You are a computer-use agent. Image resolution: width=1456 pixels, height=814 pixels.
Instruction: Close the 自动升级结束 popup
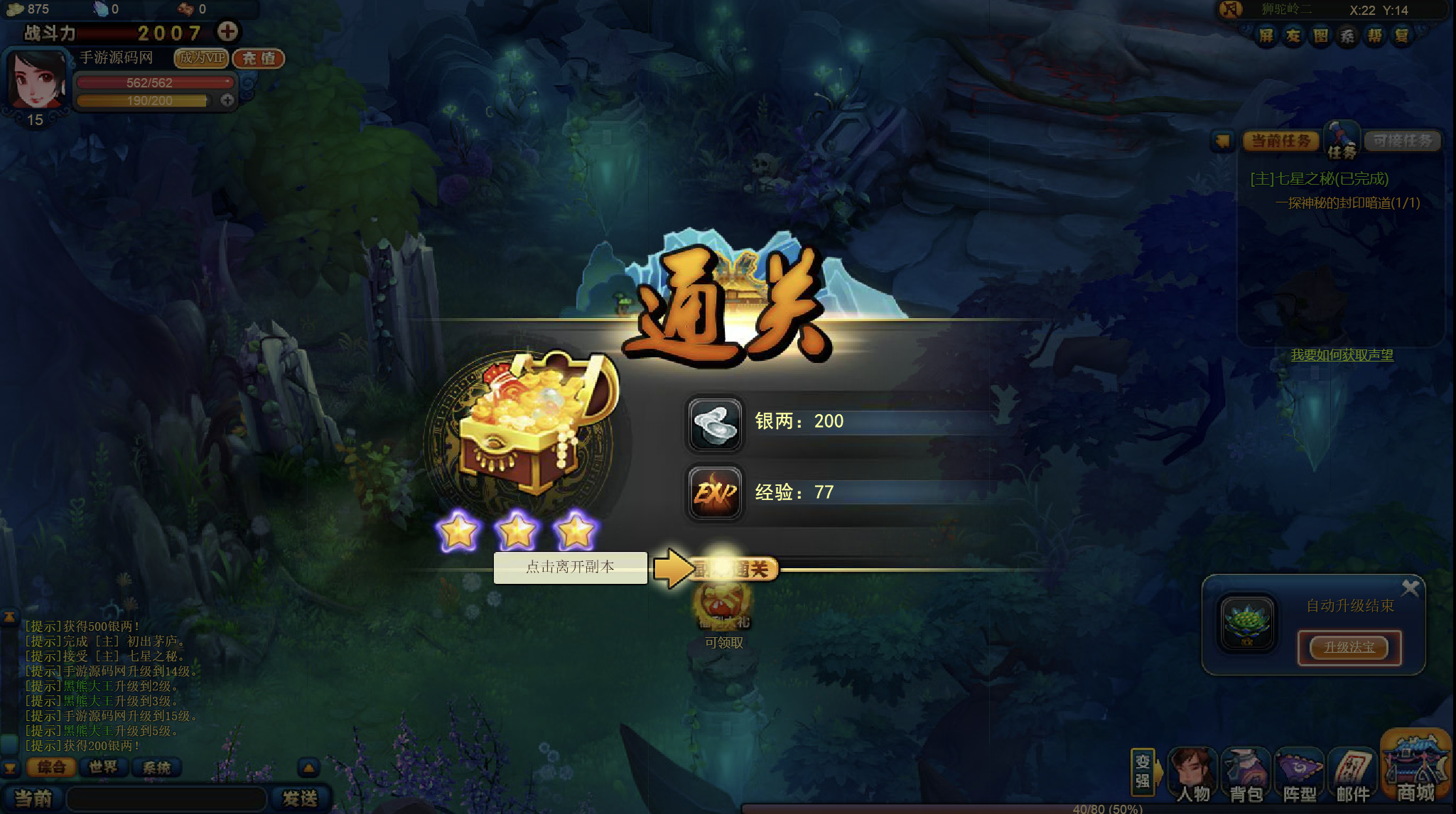[x=1410, y=587]
